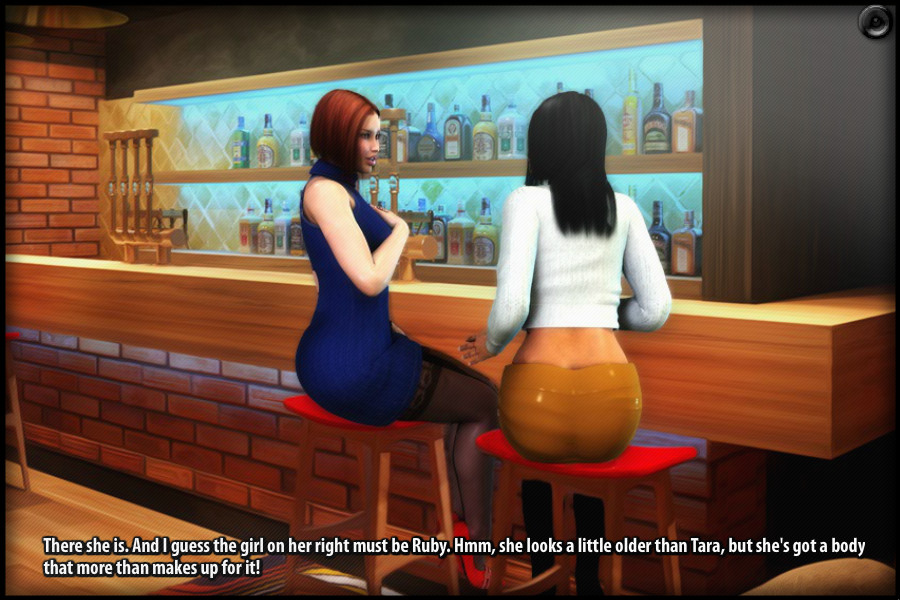Toggle sound with the round speaker icon
The height and width of the screenshot is (600, 900).
point(874,22)
